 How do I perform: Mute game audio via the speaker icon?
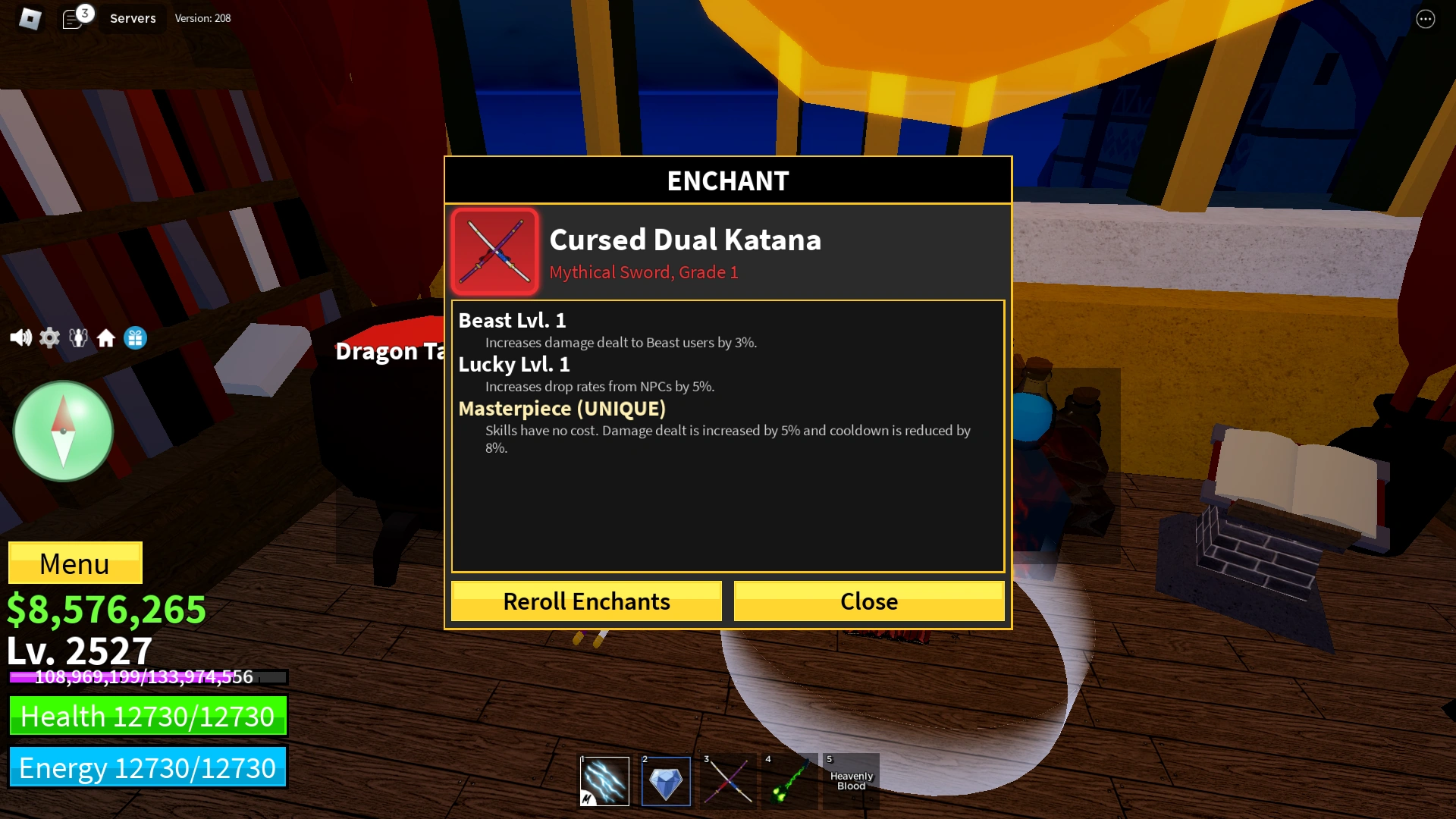pyautogui.click(x=20, y=338)
